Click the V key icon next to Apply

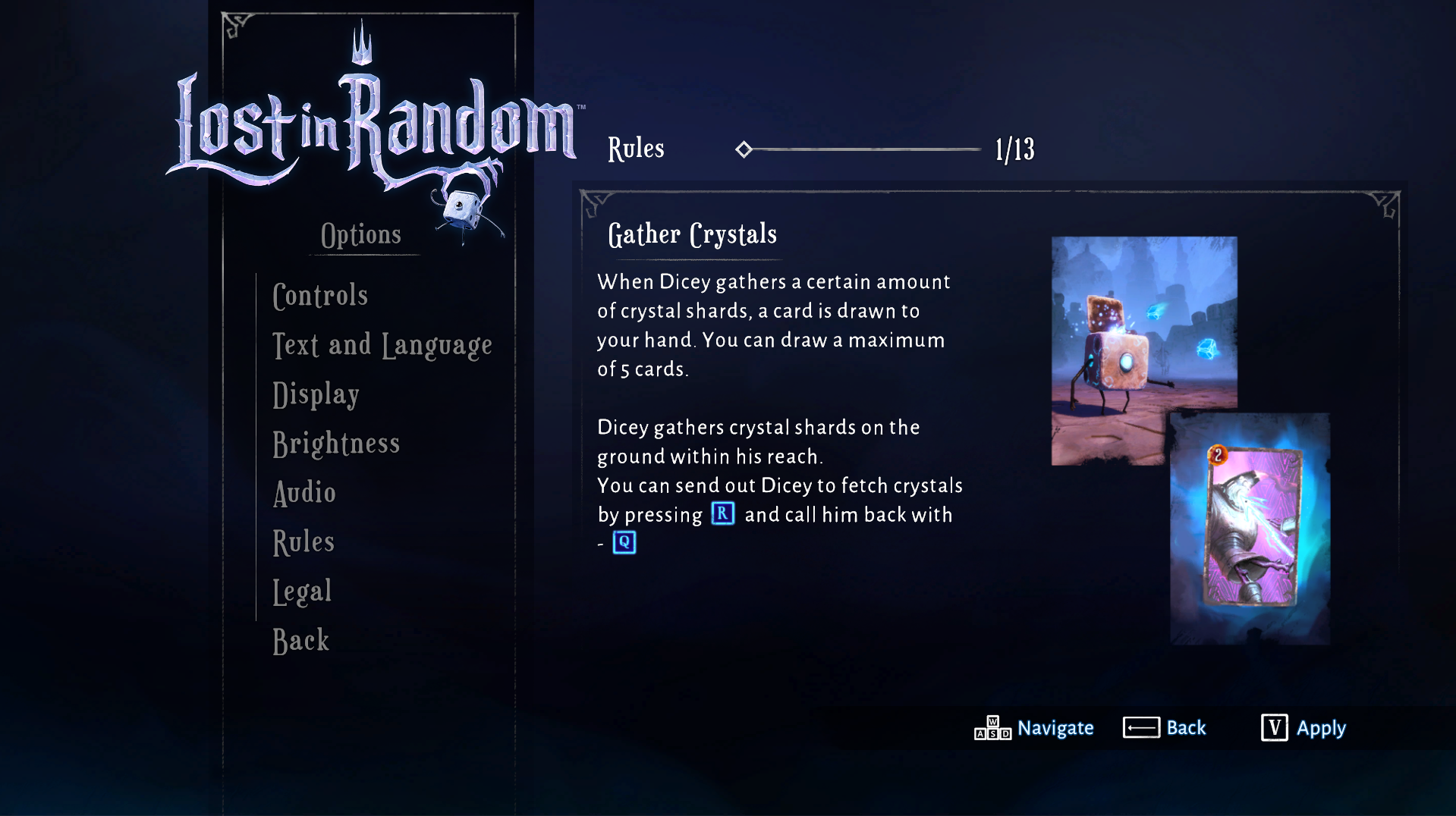[1273, 728]
